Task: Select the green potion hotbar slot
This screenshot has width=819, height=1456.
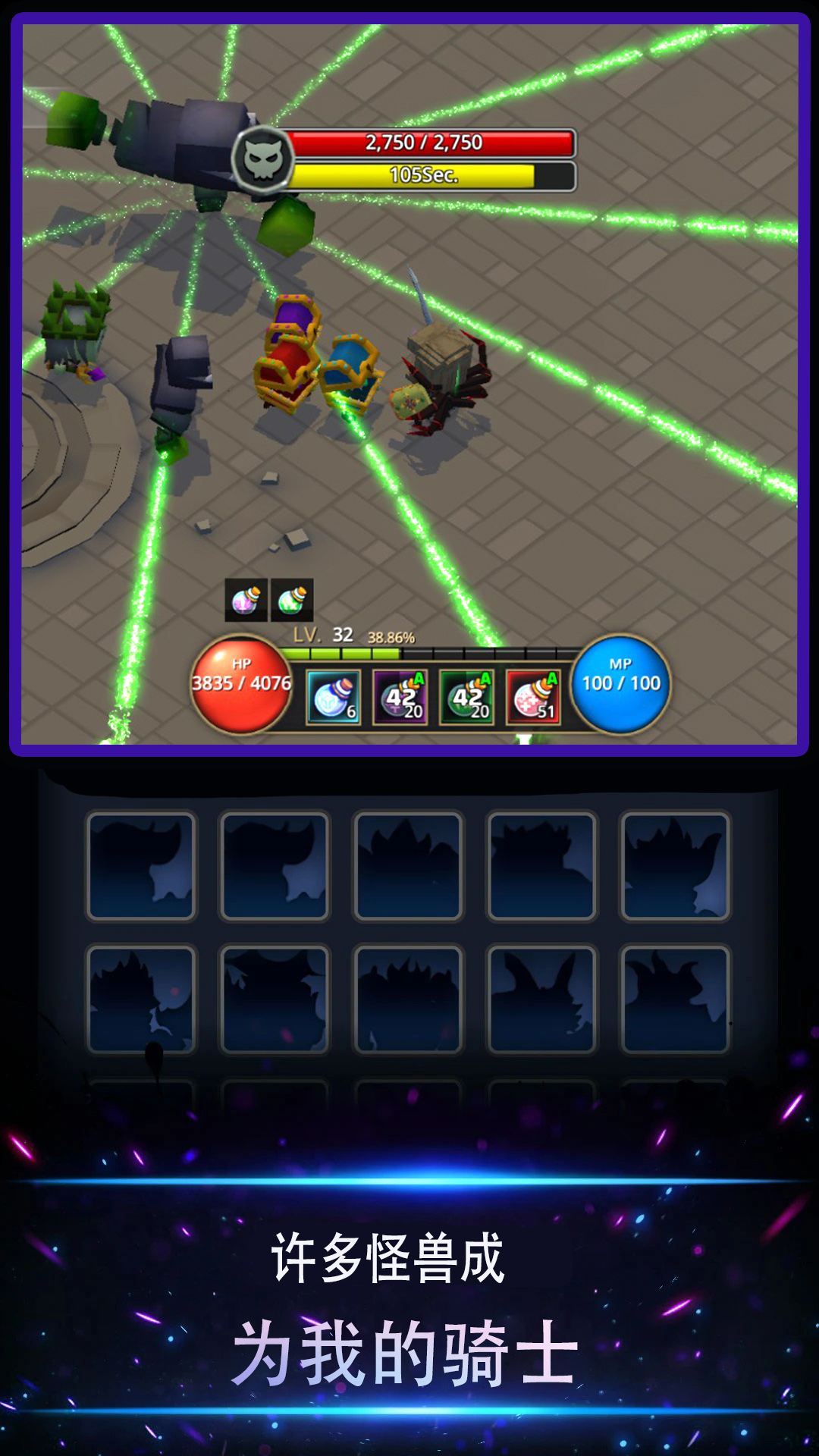Action: 466,697
